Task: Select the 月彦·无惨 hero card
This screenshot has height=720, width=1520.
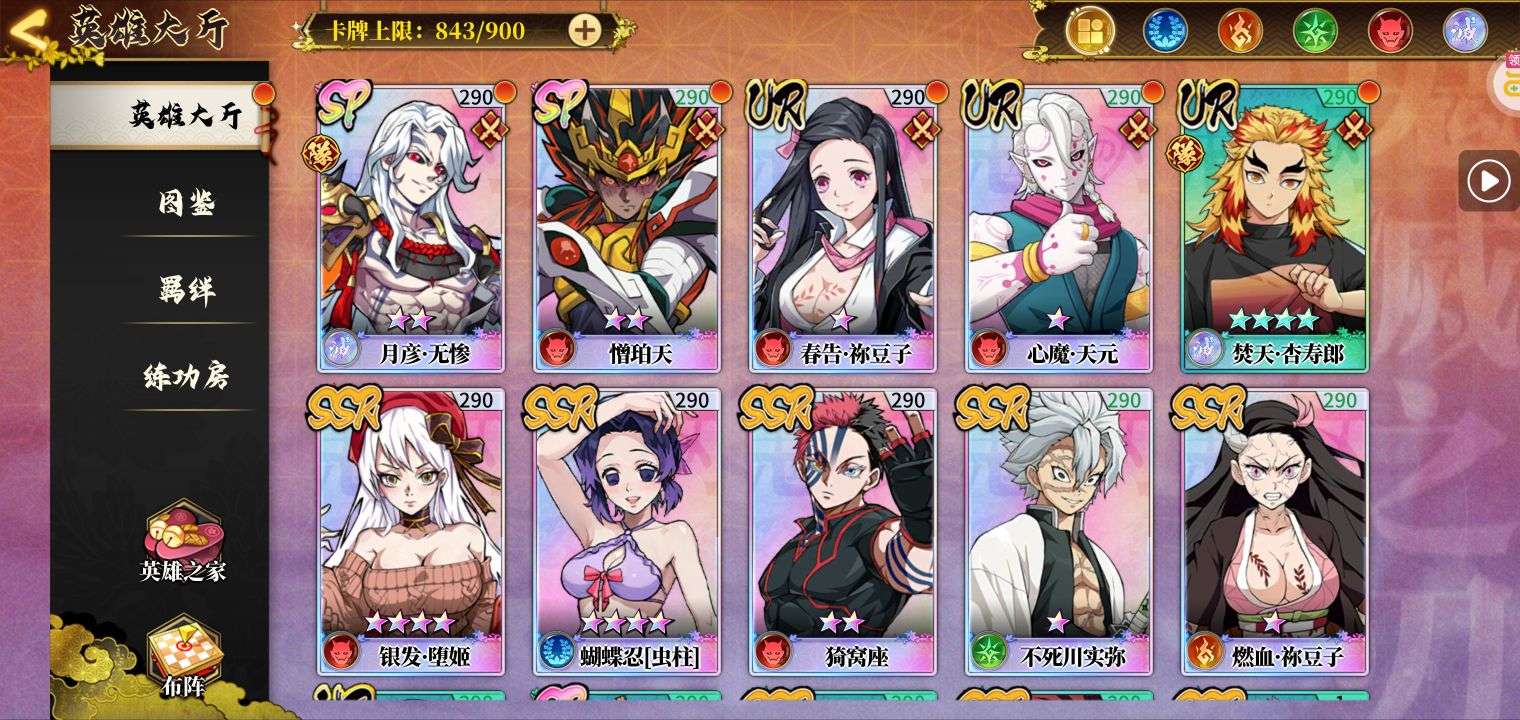Action: tap(411, 228)
